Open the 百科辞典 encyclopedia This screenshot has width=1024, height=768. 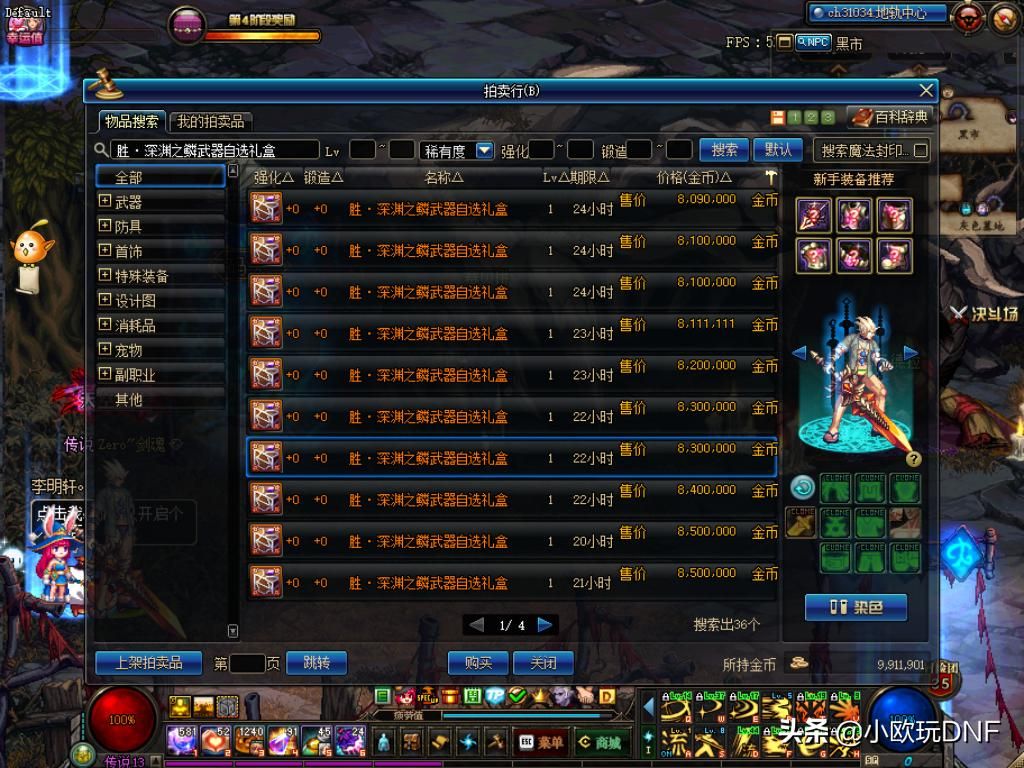pos(892,118)
